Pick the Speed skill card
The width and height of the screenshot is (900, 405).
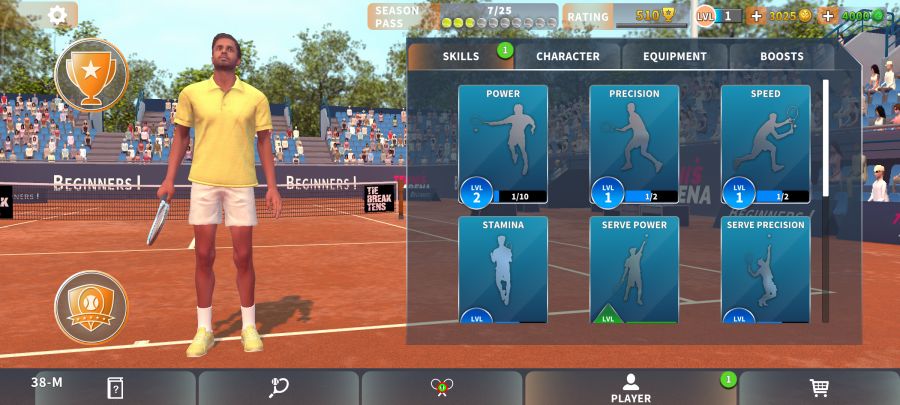coord(765,144)
